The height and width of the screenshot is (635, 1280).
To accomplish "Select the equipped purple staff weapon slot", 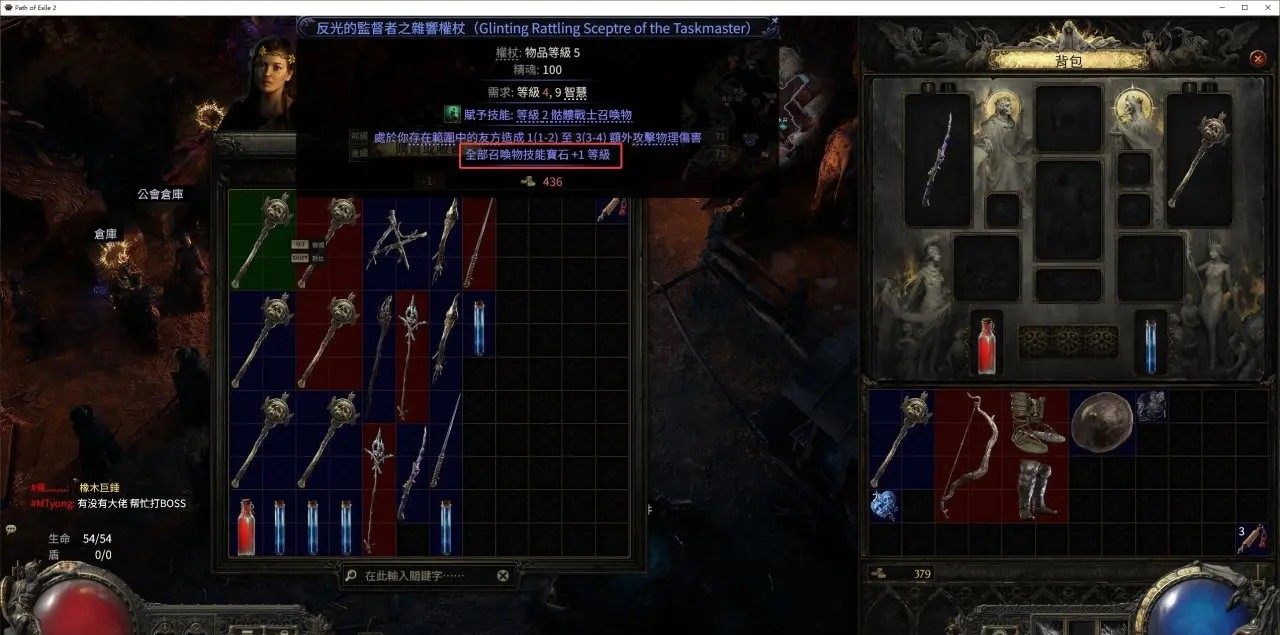I will [937, 158].
